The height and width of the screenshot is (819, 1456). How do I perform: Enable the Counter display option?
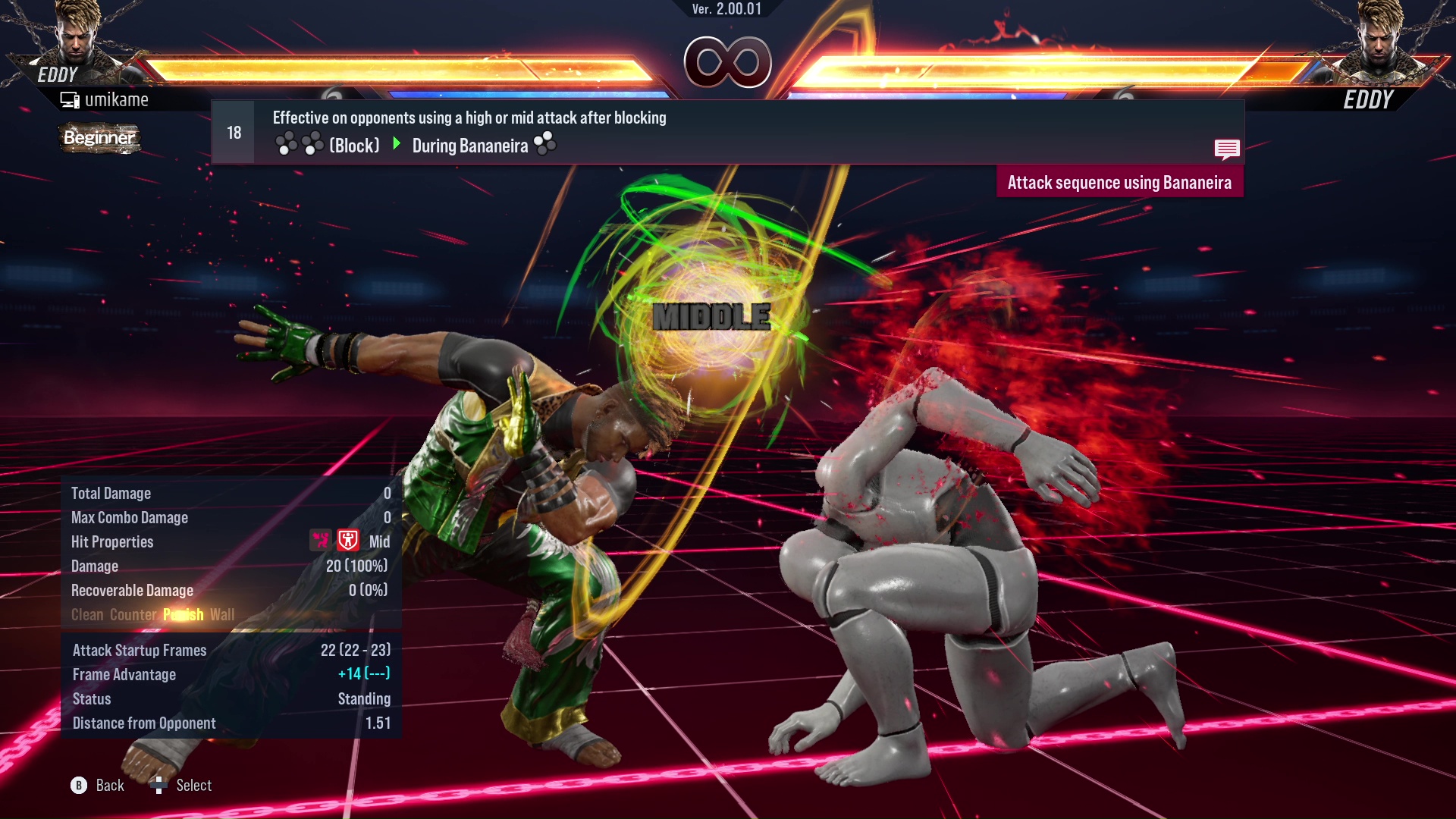coord(133,614)
